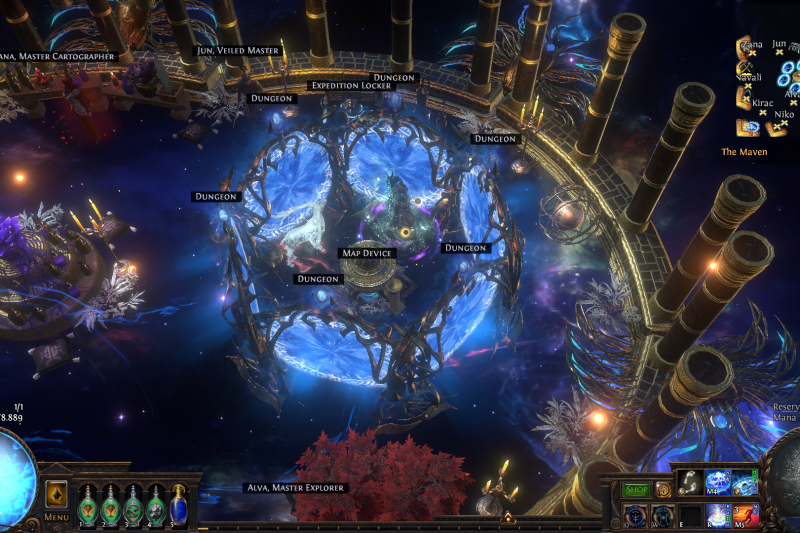The image size is (800, 533).
Task: Select the Map Device label
Action: coord(367,254)
